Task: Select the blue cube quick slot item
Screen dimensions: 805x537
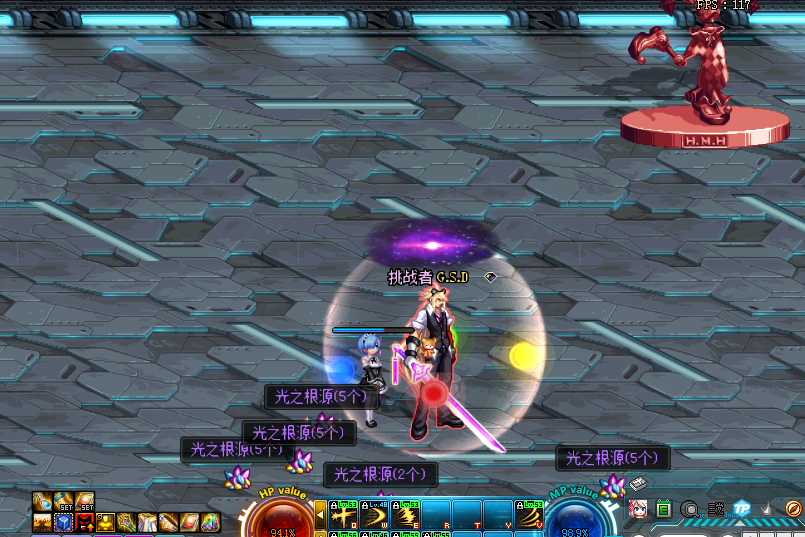Action: (64, 522)
